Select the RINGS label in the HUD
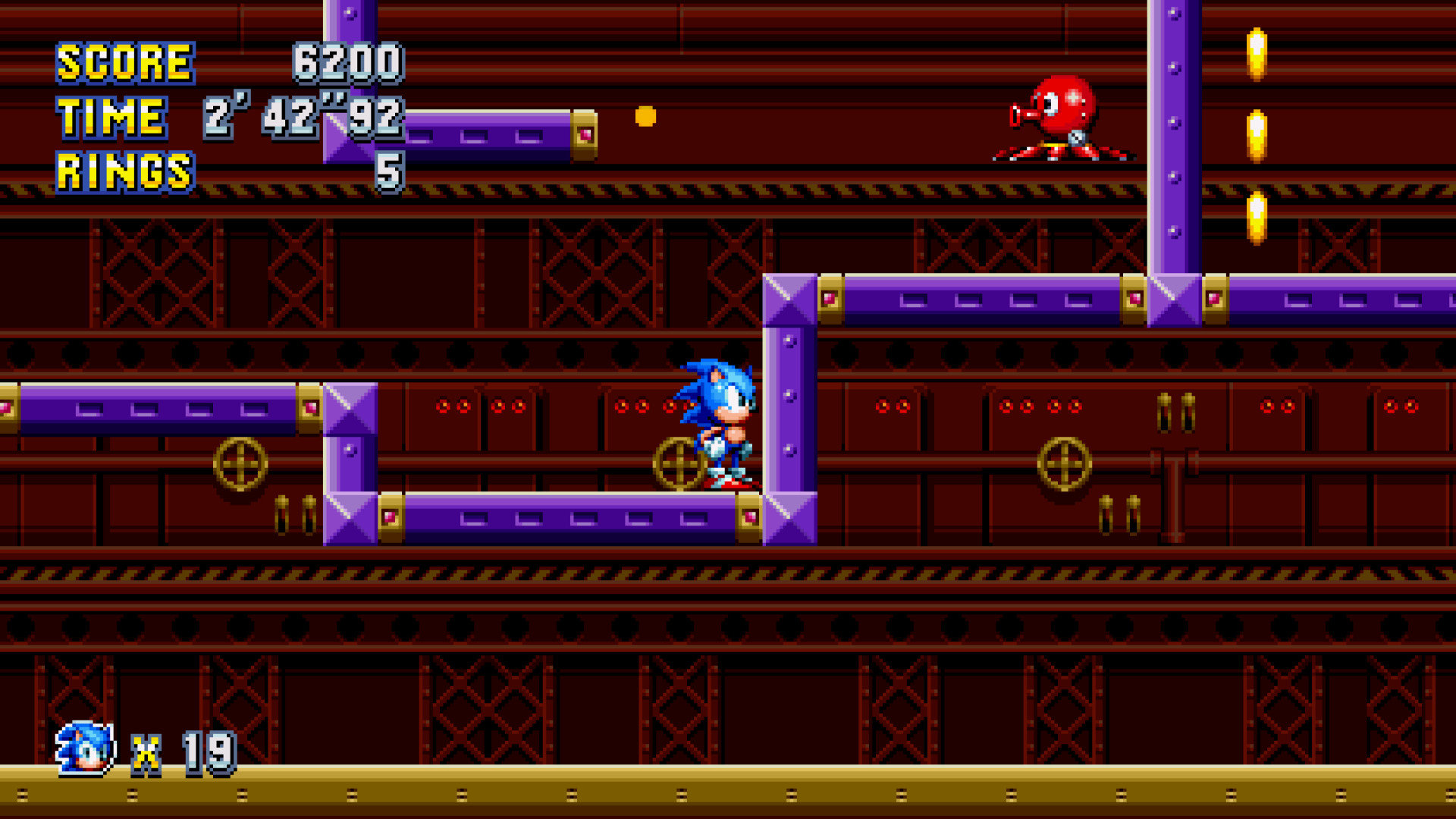This screenshot has width=1456, height=819. point(124,173)
